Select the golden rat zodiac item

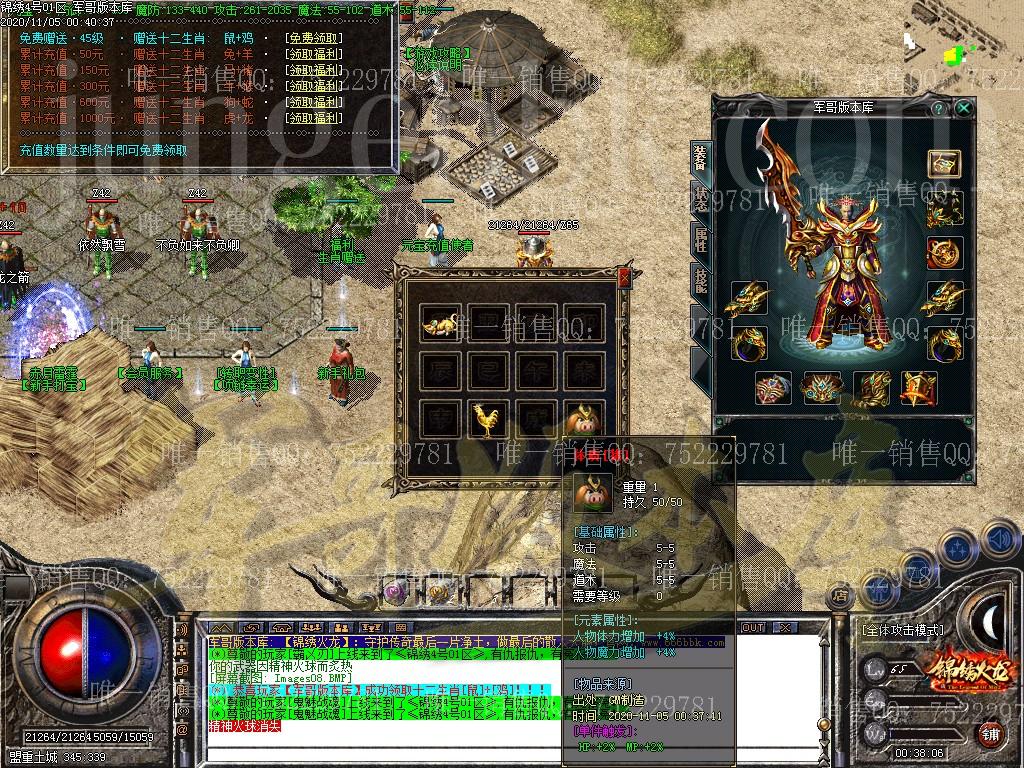[x=439, y=323]
